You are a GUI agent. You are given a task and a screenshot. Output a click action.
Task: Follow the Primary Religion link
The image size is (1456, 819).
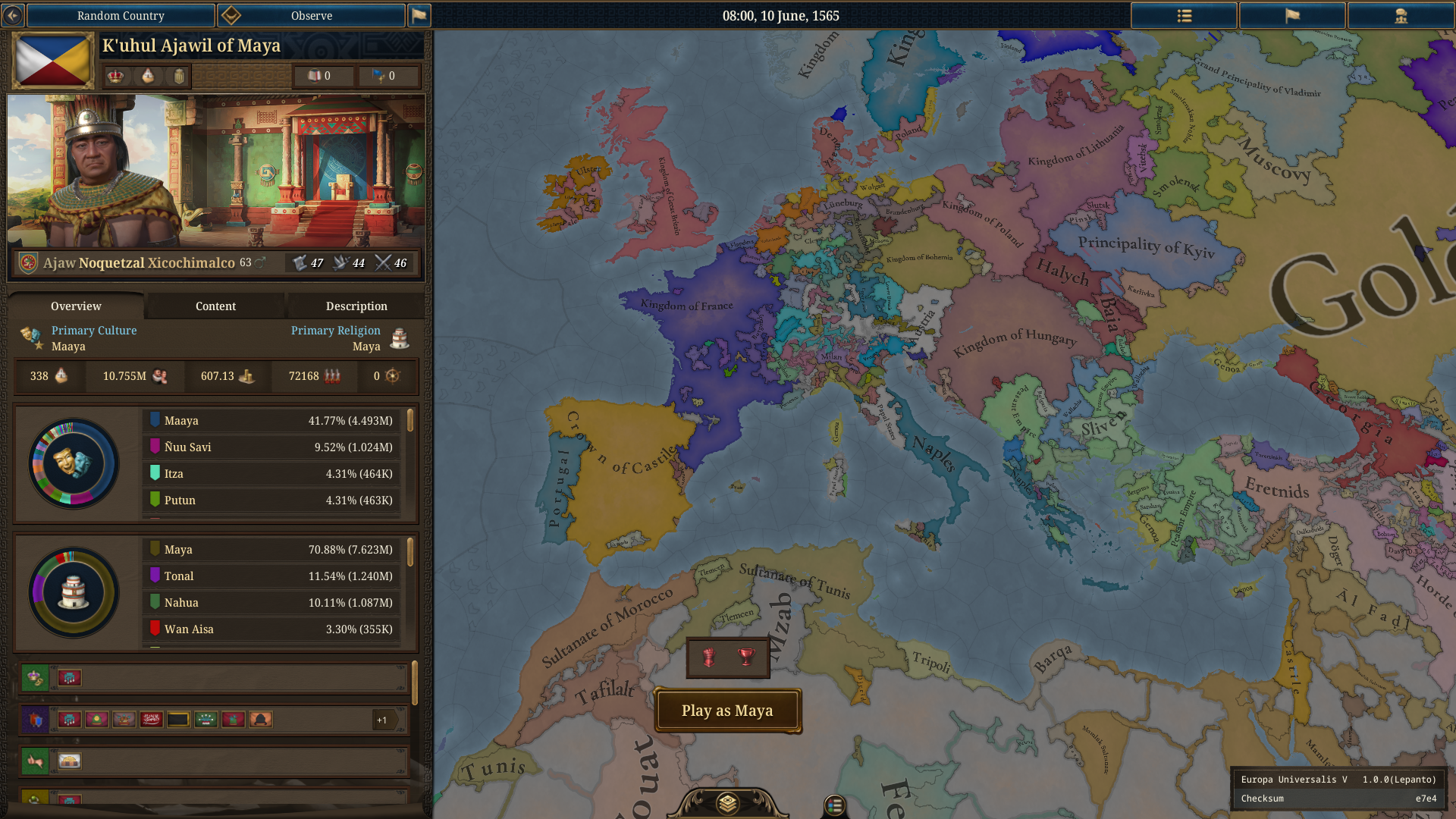[x=335, y=331]
